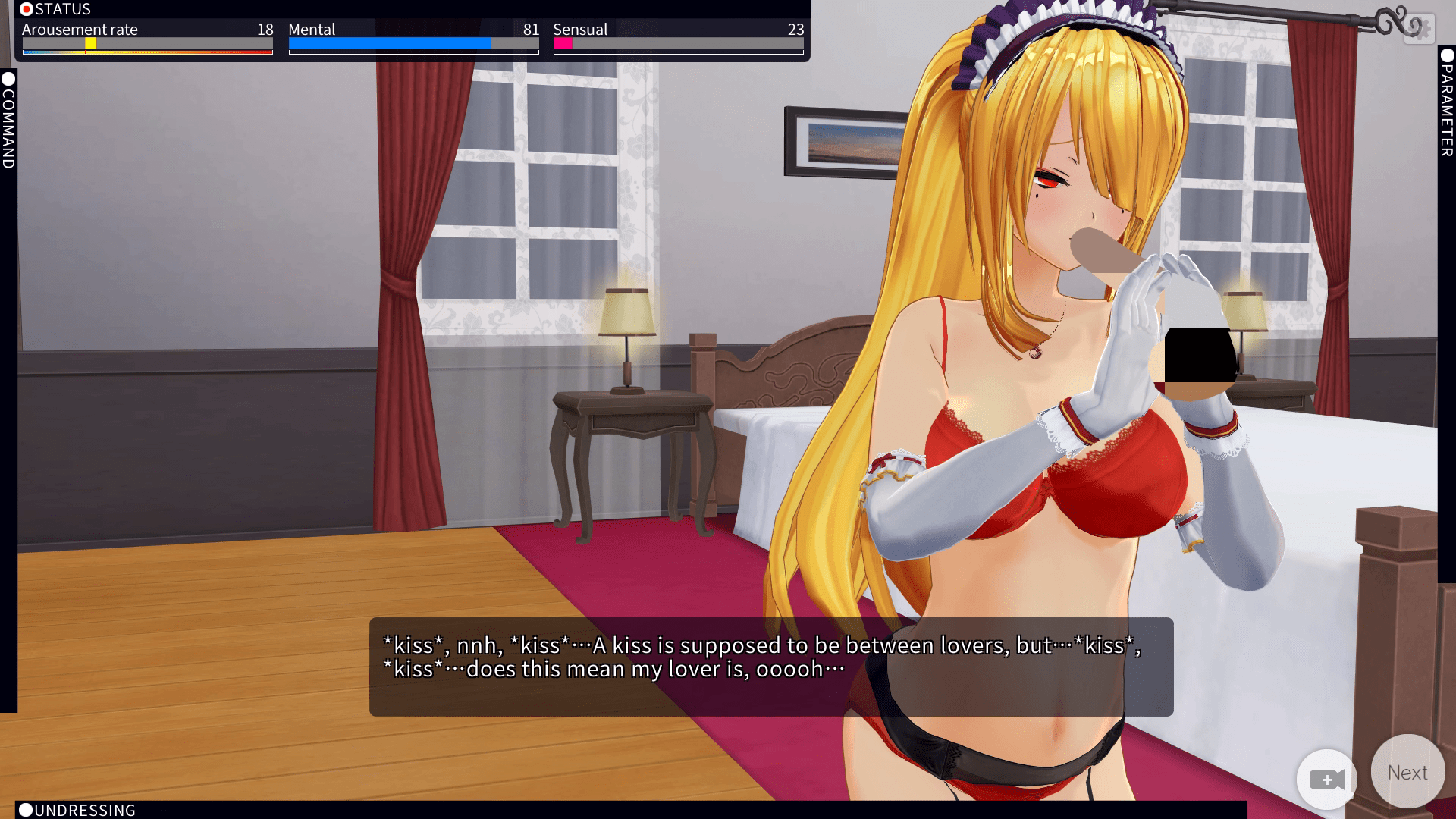Viewport: 1456px width, 819px height.
Task: Open the UNDRESSING panel
Action: 77,810
